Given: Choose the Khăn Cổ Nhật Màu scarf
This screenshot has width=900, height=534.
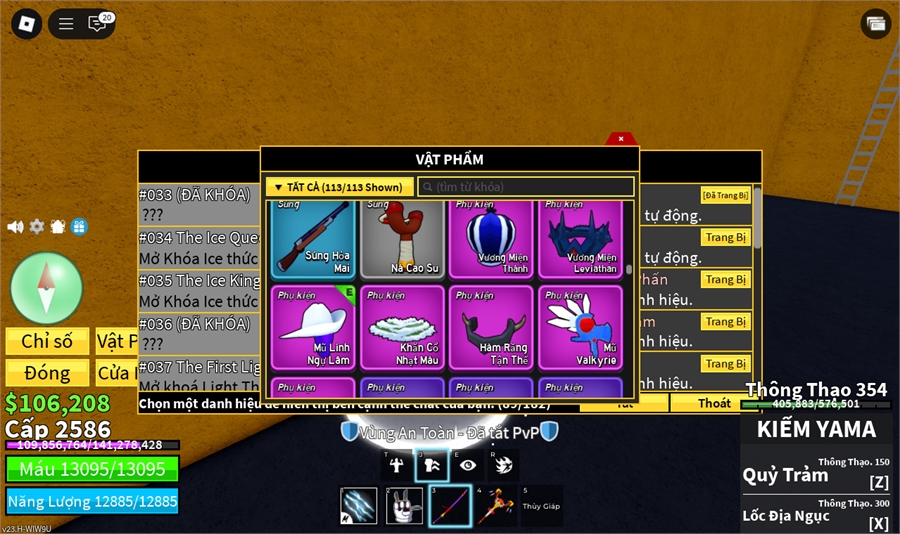Looking at the screenshot, I should tap(402, 328).
